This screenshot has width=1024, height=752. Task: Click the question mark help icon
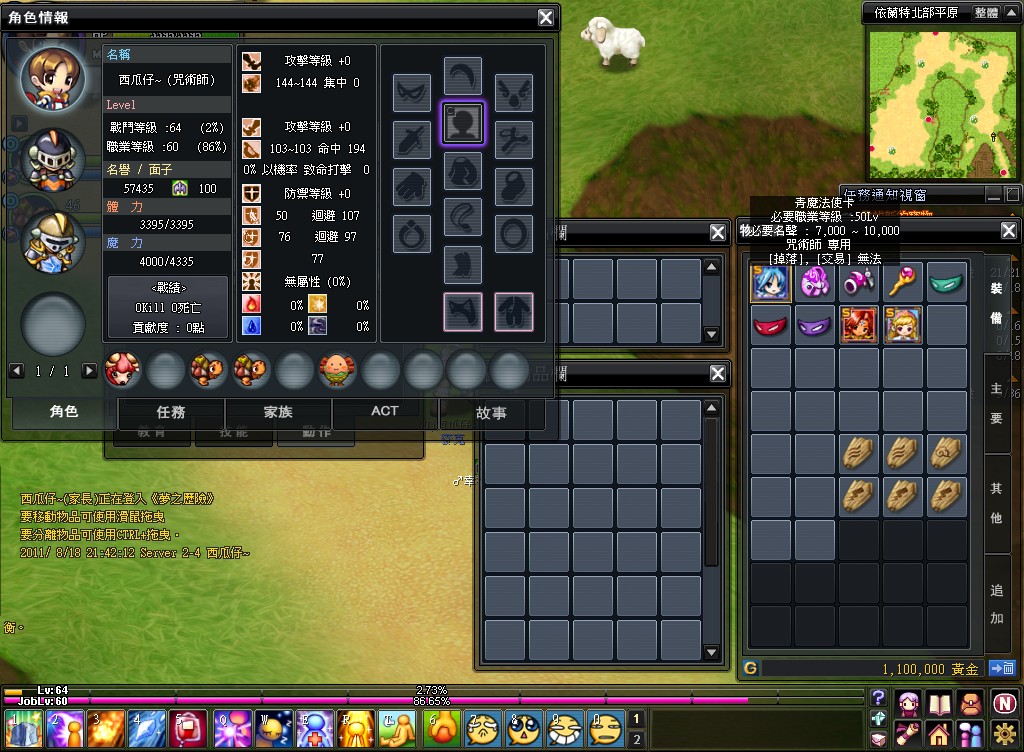(878, 698)
